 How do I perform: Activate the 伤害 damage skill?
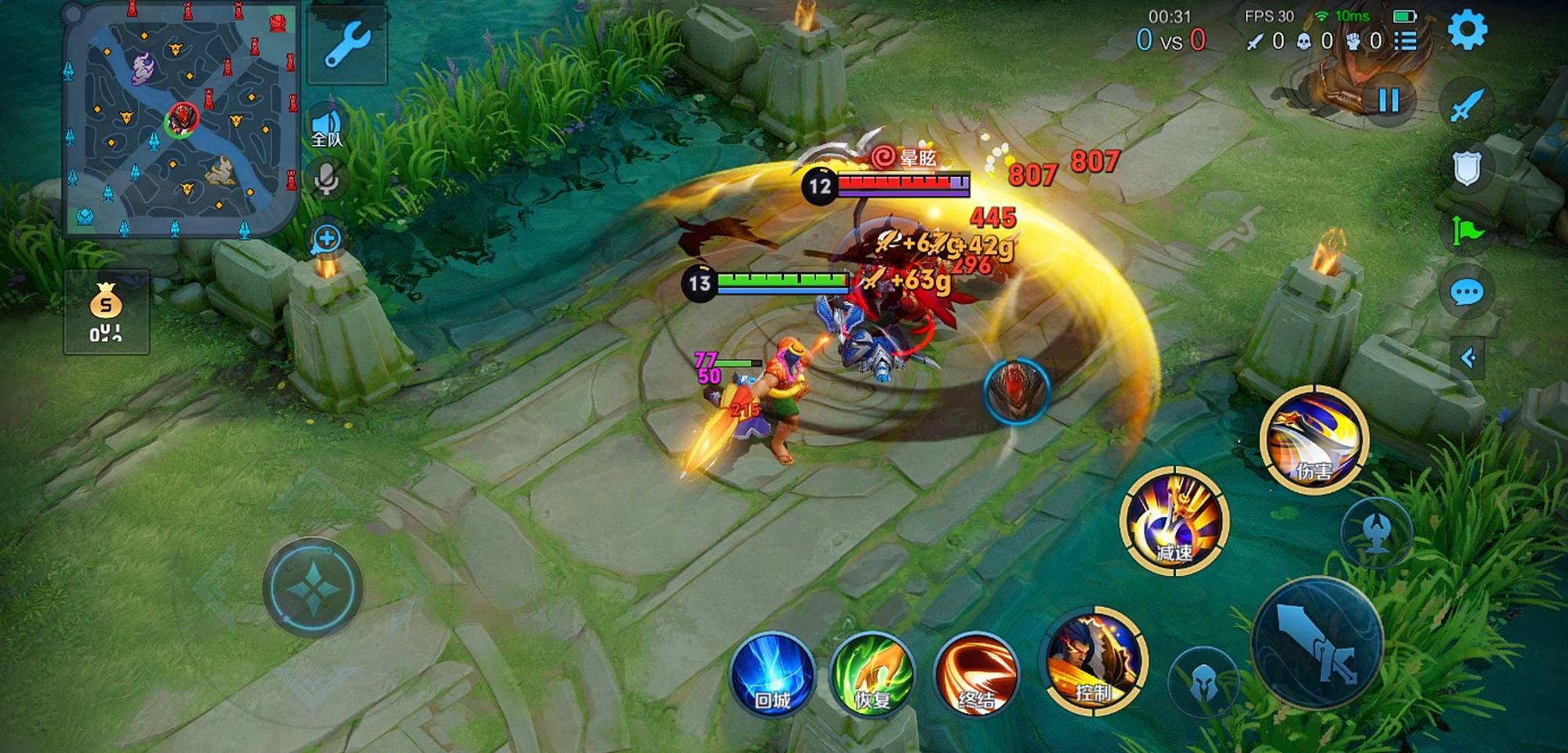tap(1314, 439)
